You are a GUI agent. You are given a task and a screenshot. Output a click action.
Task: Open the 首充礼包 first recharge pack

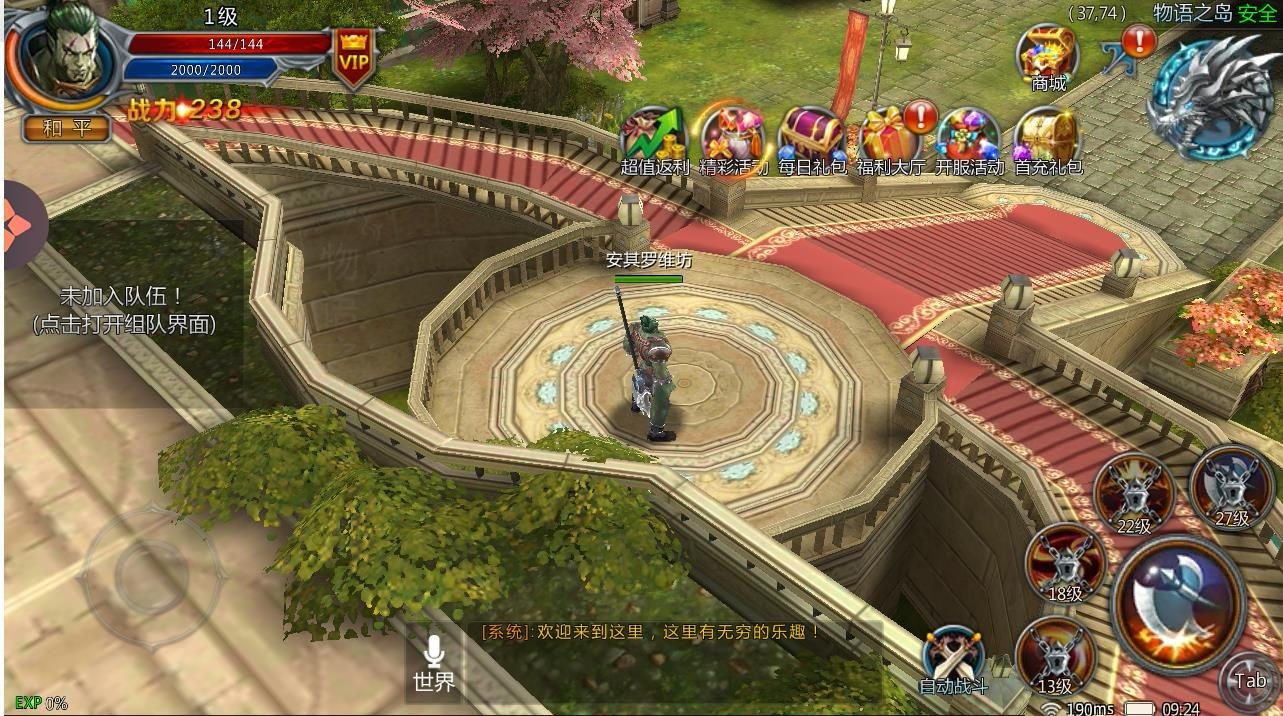pyautogui.click(x=1048, y=138)
